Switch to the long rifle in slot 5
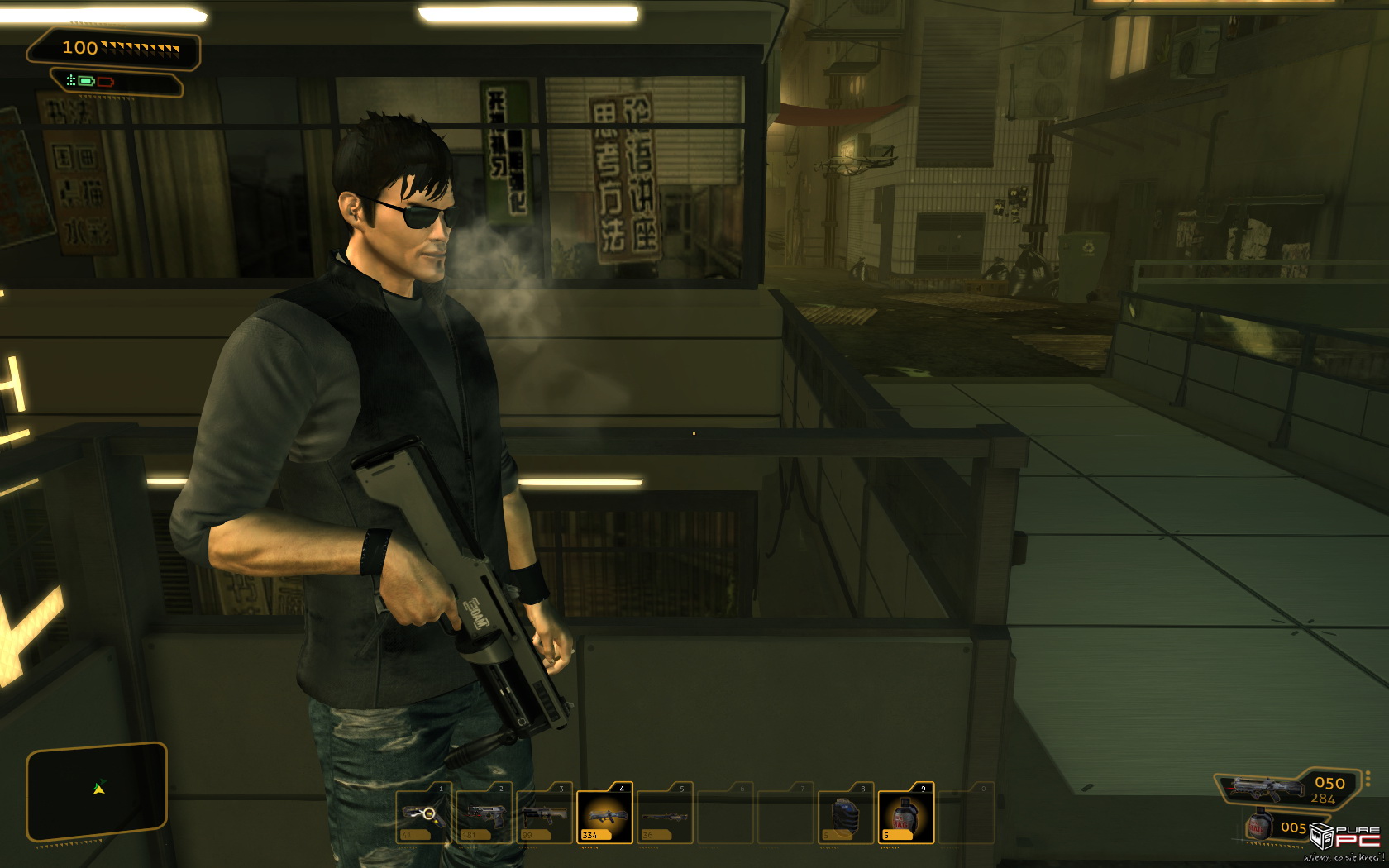The width and height of the screenshot is (1389, 868). [x=666, y=814]
